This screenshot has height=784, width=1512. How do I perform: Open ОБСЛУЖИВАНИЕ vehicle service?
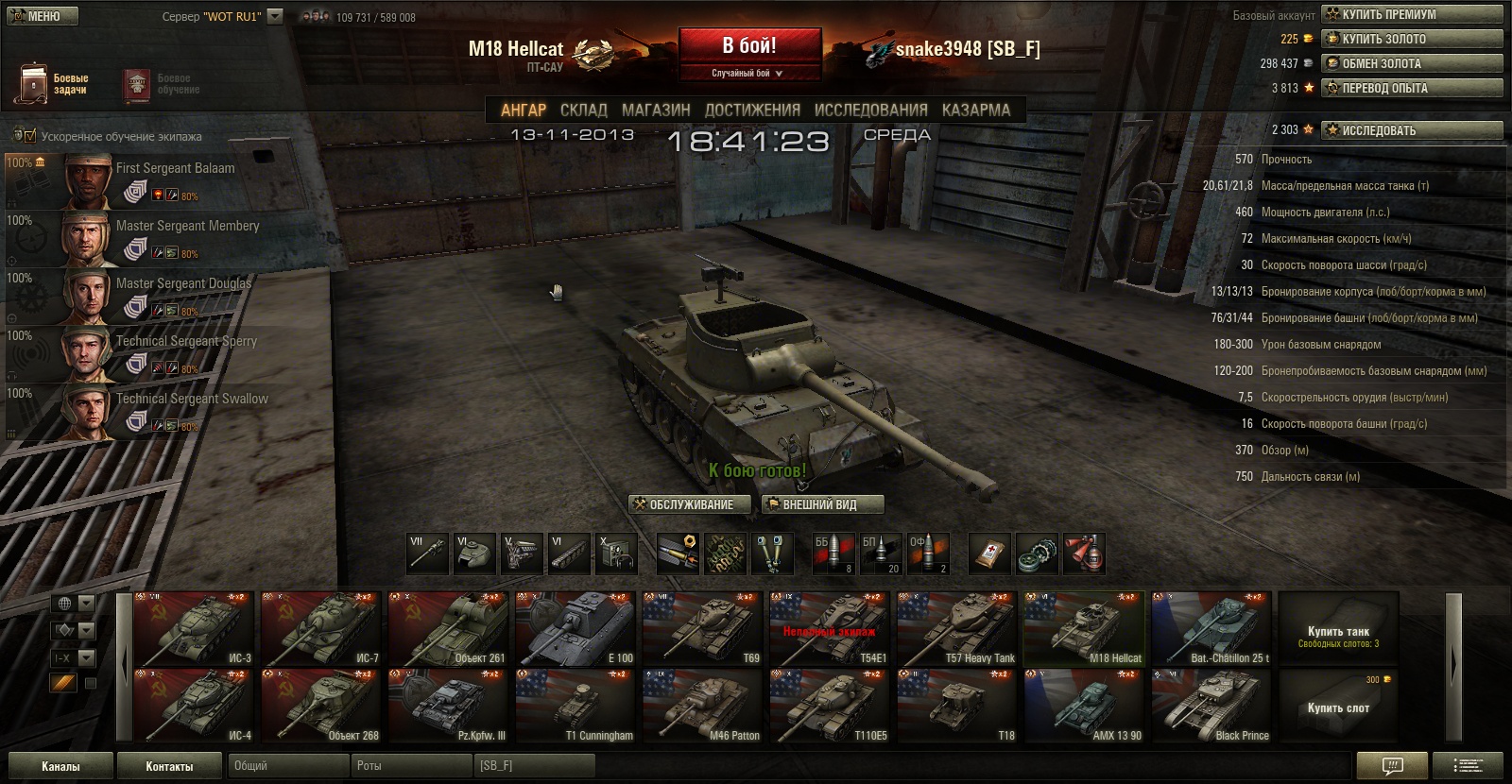(x=691, y=504)
